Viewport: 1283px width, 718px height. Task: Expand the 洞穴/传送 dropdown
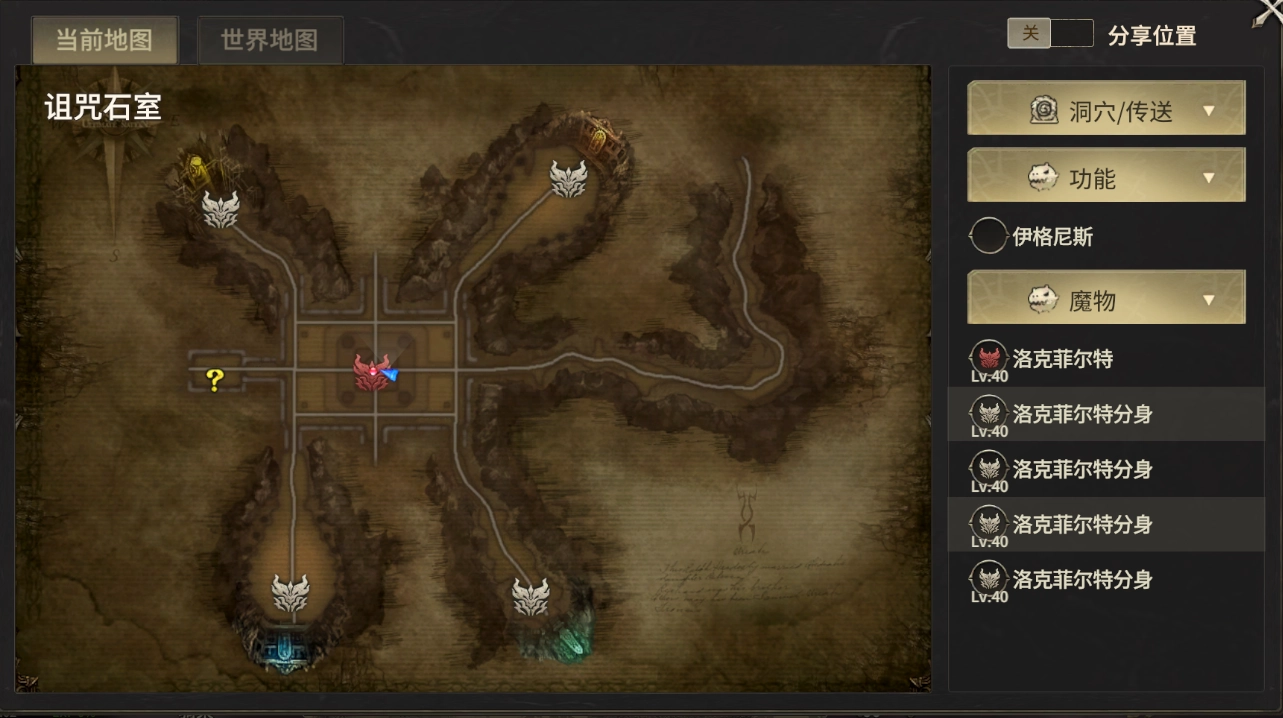pos(1106,110)
